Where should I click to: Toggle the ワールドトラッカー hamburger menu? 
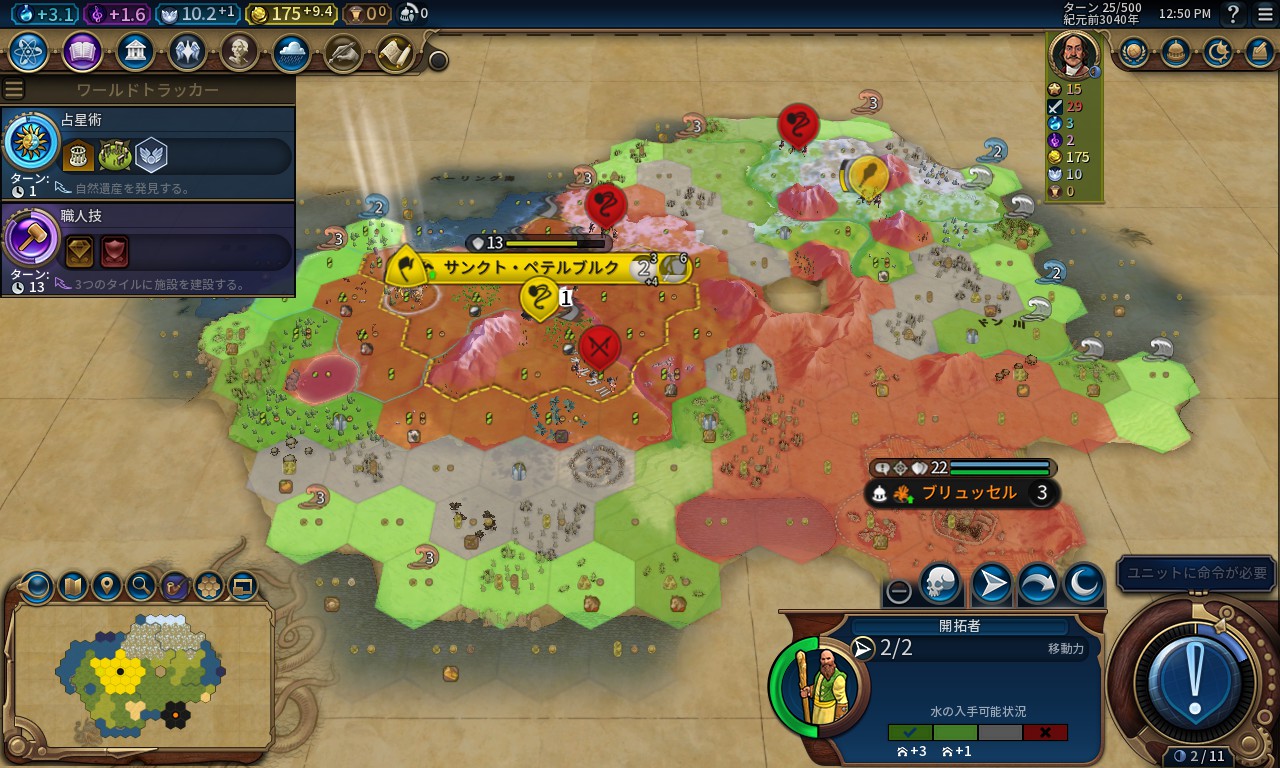(13, 90)
